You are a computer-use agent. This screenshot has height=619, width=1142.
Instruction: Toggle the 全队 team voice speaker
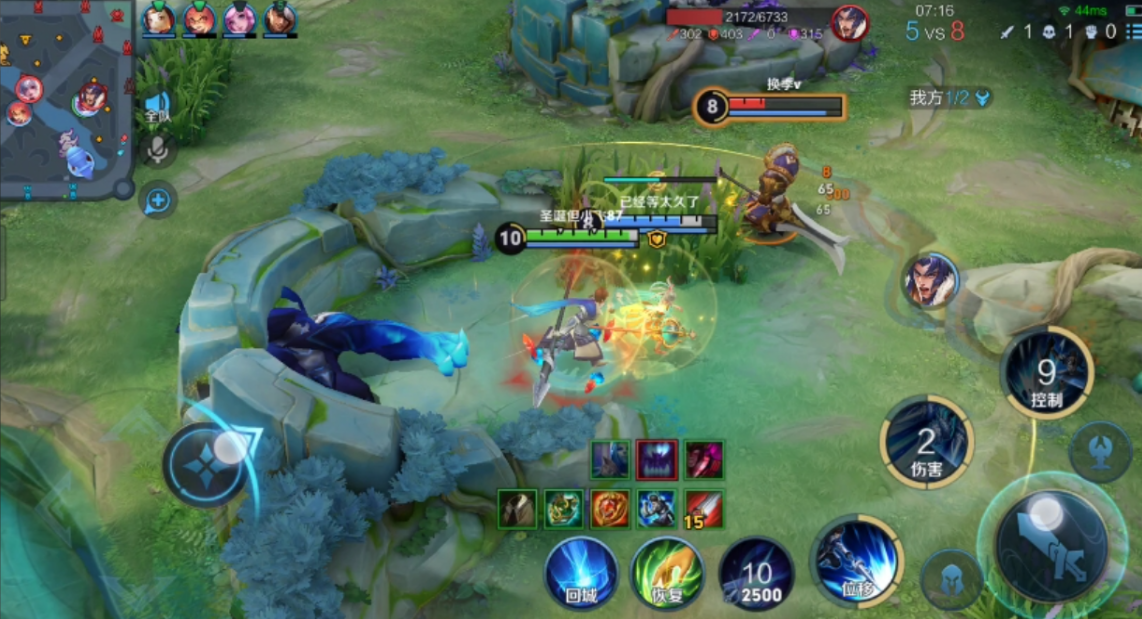point(157,106)
